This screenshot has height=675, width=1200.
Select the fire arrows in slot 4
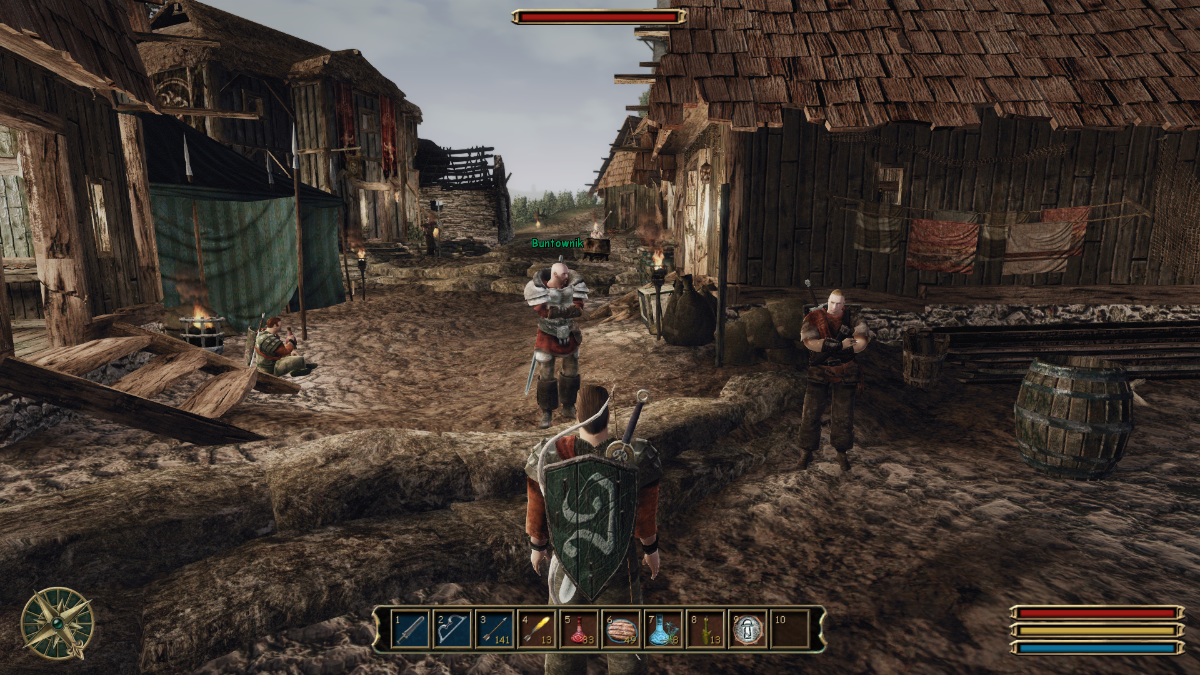(536, 629)
